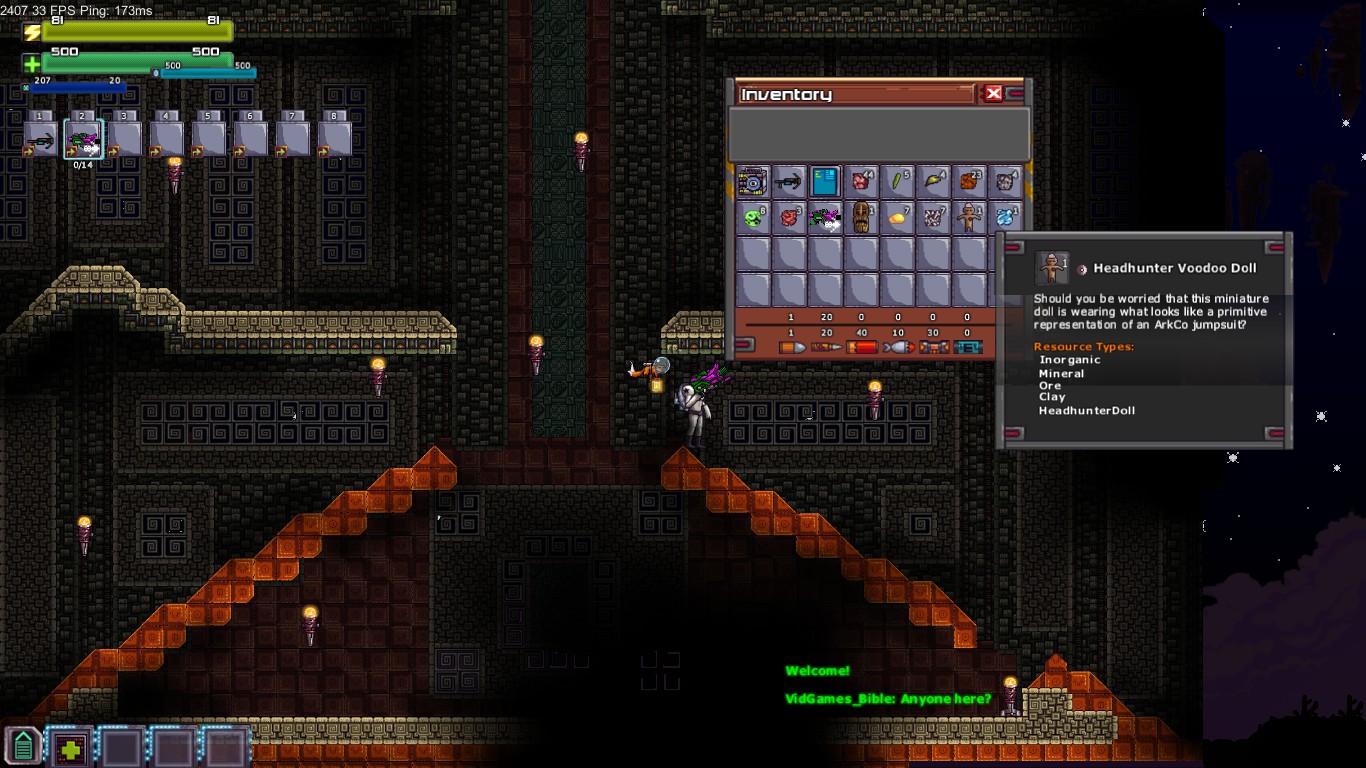This screenshot has height=768, width=1366.
Task: Choose the teal energy cell ammo type
Action: coord(967,347)
